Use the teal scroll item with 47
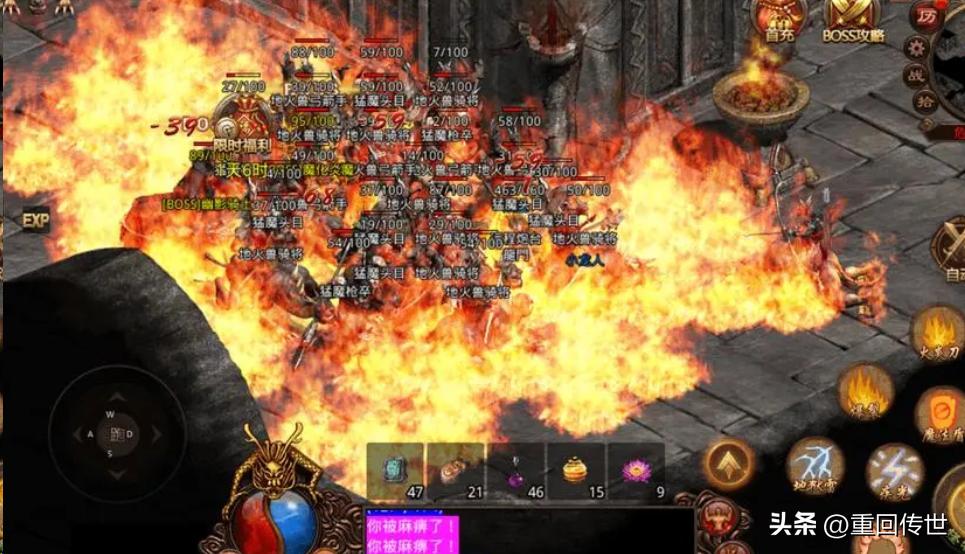The width and height of the screenshot is (965, 554). click(395, 471)
